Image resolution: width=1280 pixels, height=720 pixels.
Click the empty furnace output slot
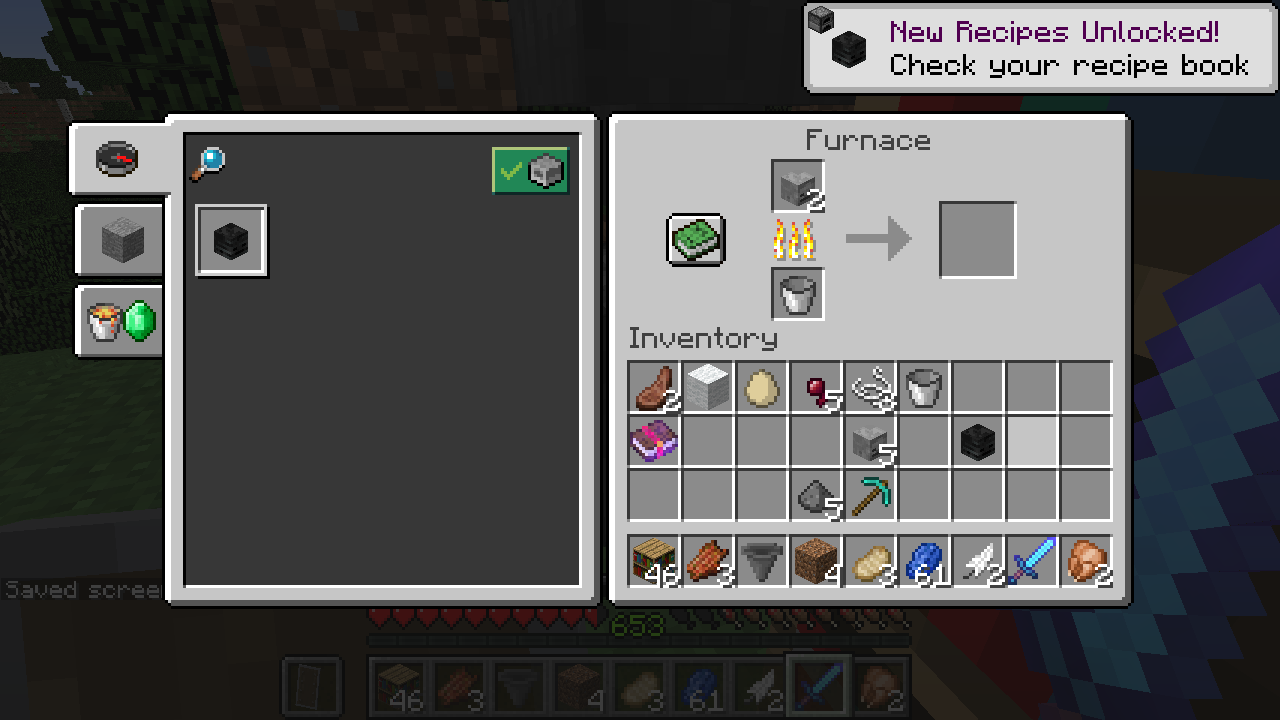pyautogui.click(x=977, y=240)
